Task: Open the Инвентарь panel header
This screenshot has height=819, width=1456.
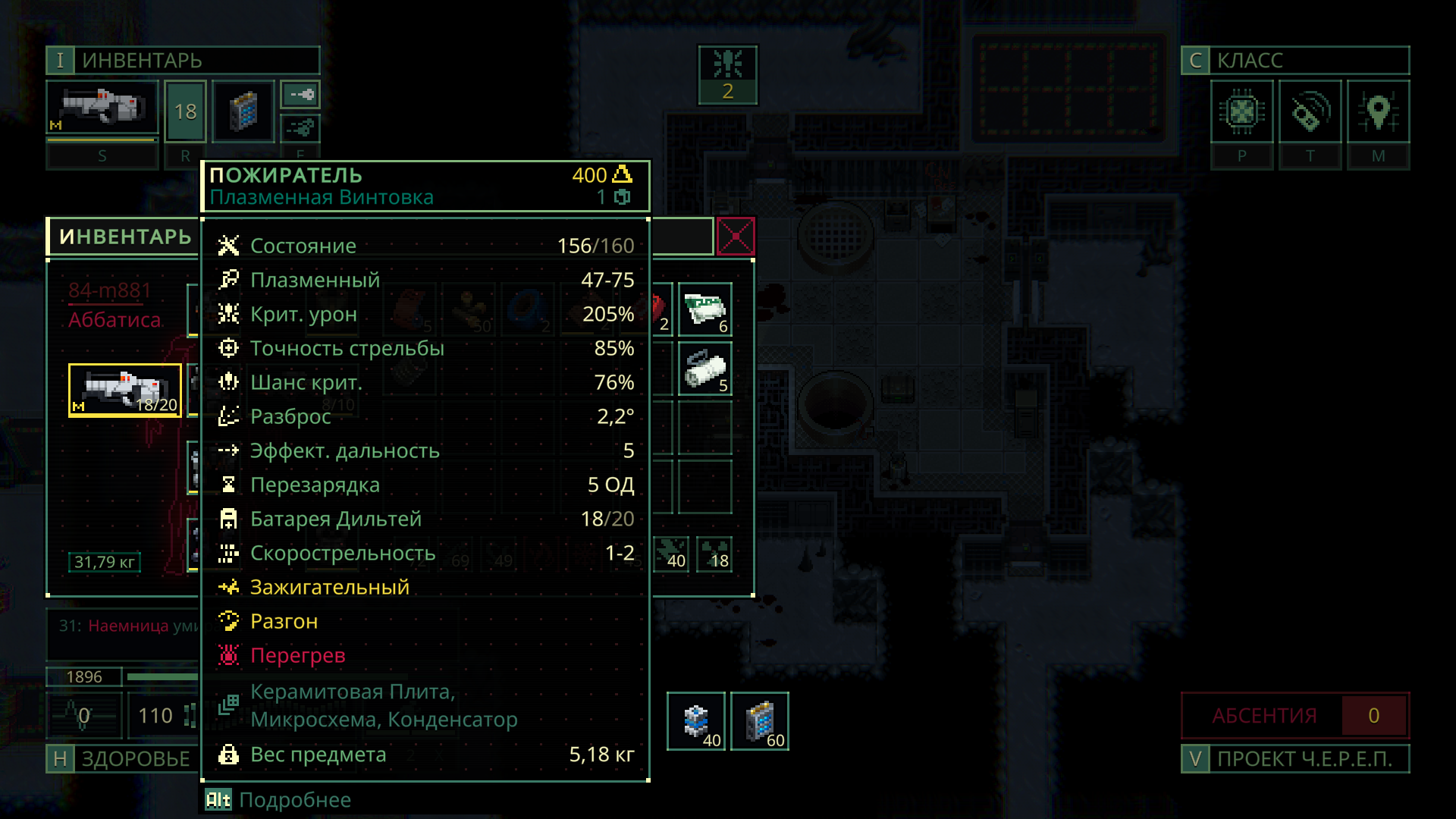Action: click(x=183, y=60)
